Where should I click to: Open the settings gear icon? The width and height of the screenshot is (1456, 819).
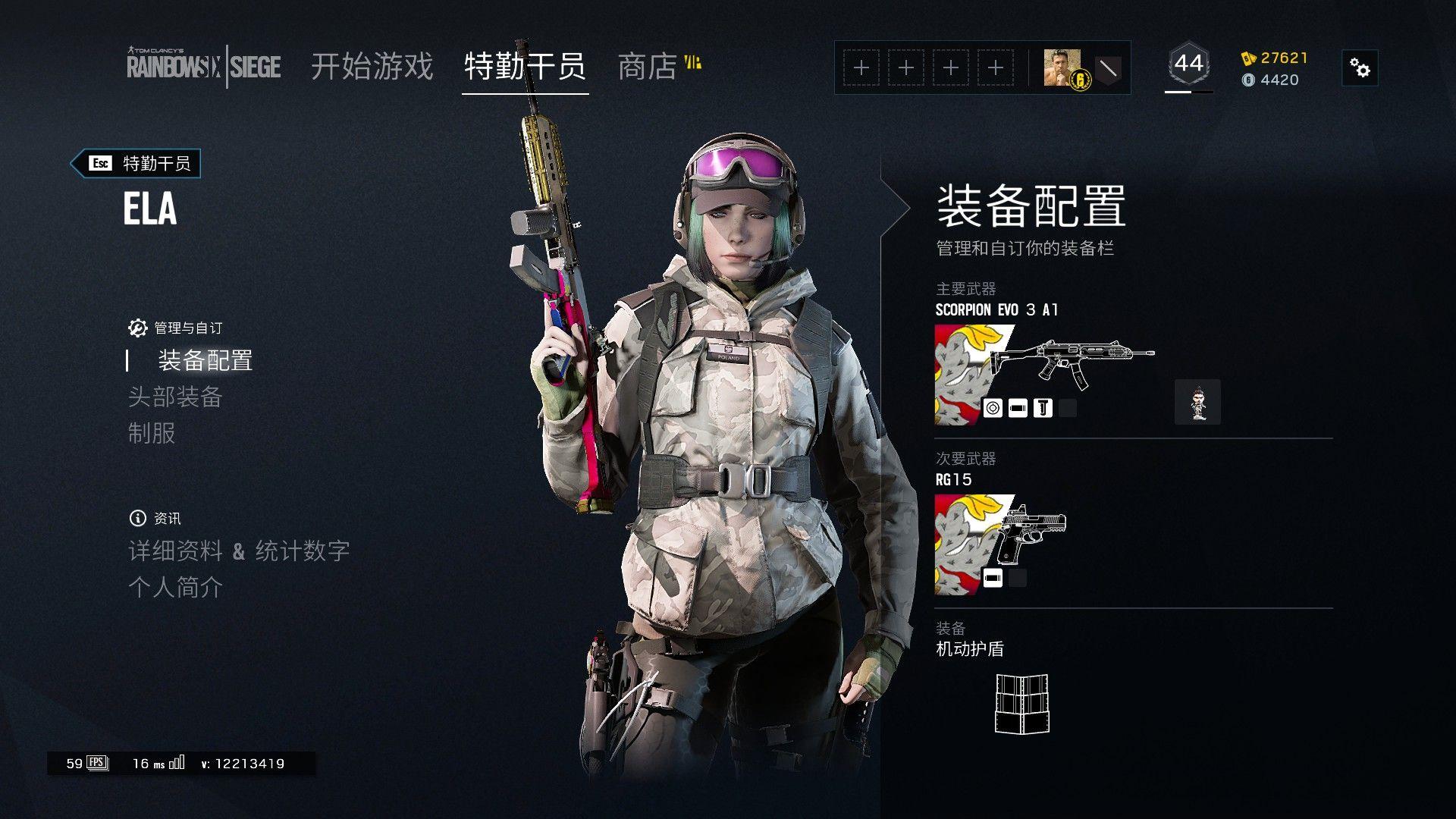click(1361, 67)
